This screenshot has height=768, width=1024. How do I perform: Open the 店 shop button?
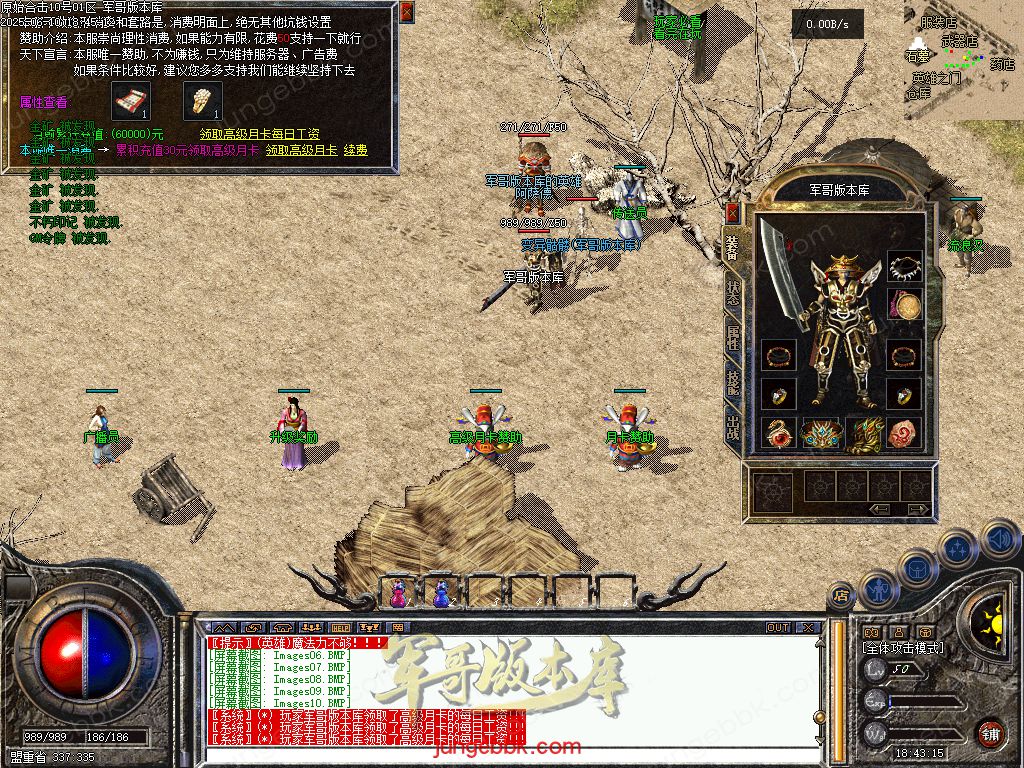pos(841,596)
